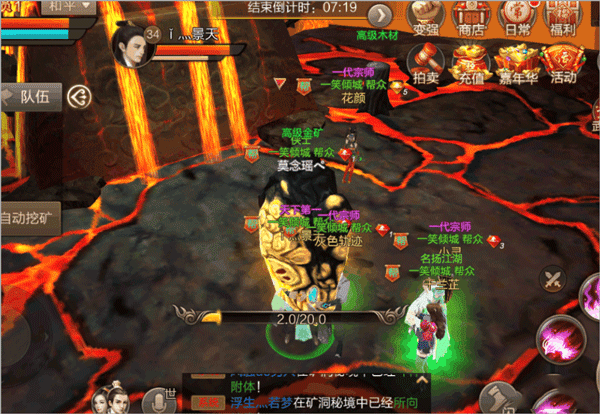Tap the microphone voice chat button
The image size is (600, 414).
(154, 400)
